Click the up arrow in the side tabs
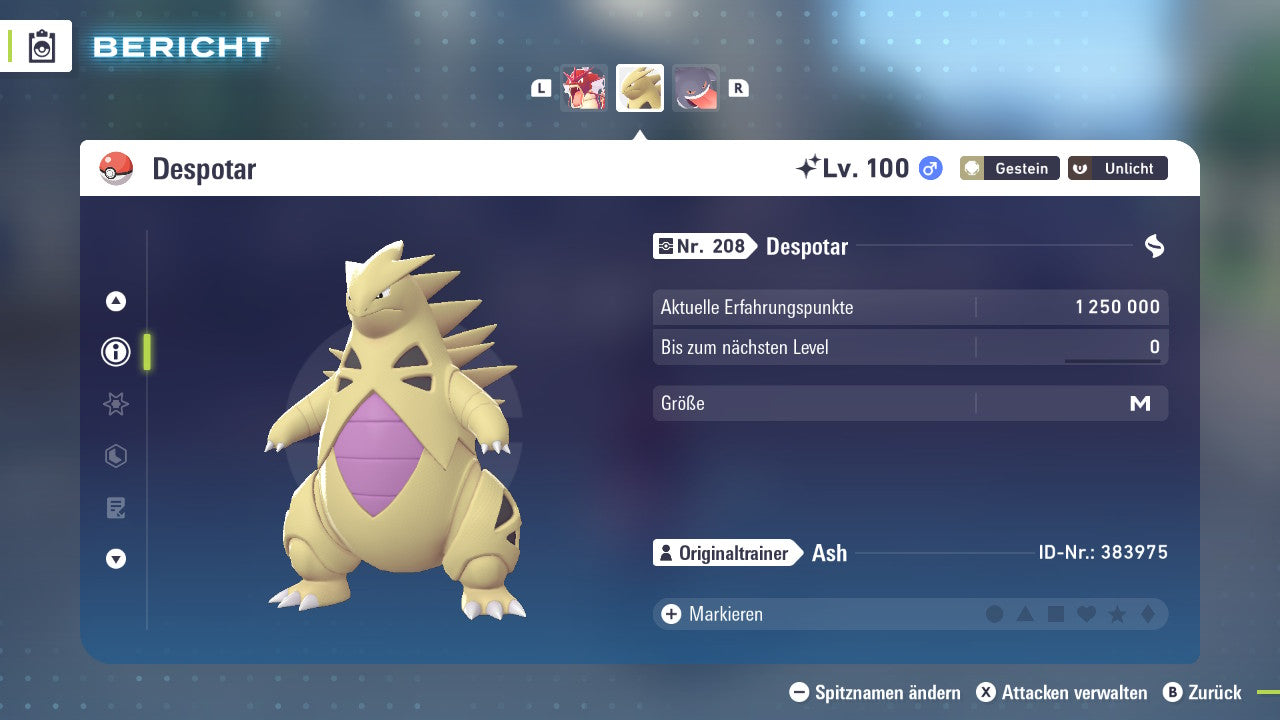Viewport: 1280px width, 720px height. pos(116,301)
